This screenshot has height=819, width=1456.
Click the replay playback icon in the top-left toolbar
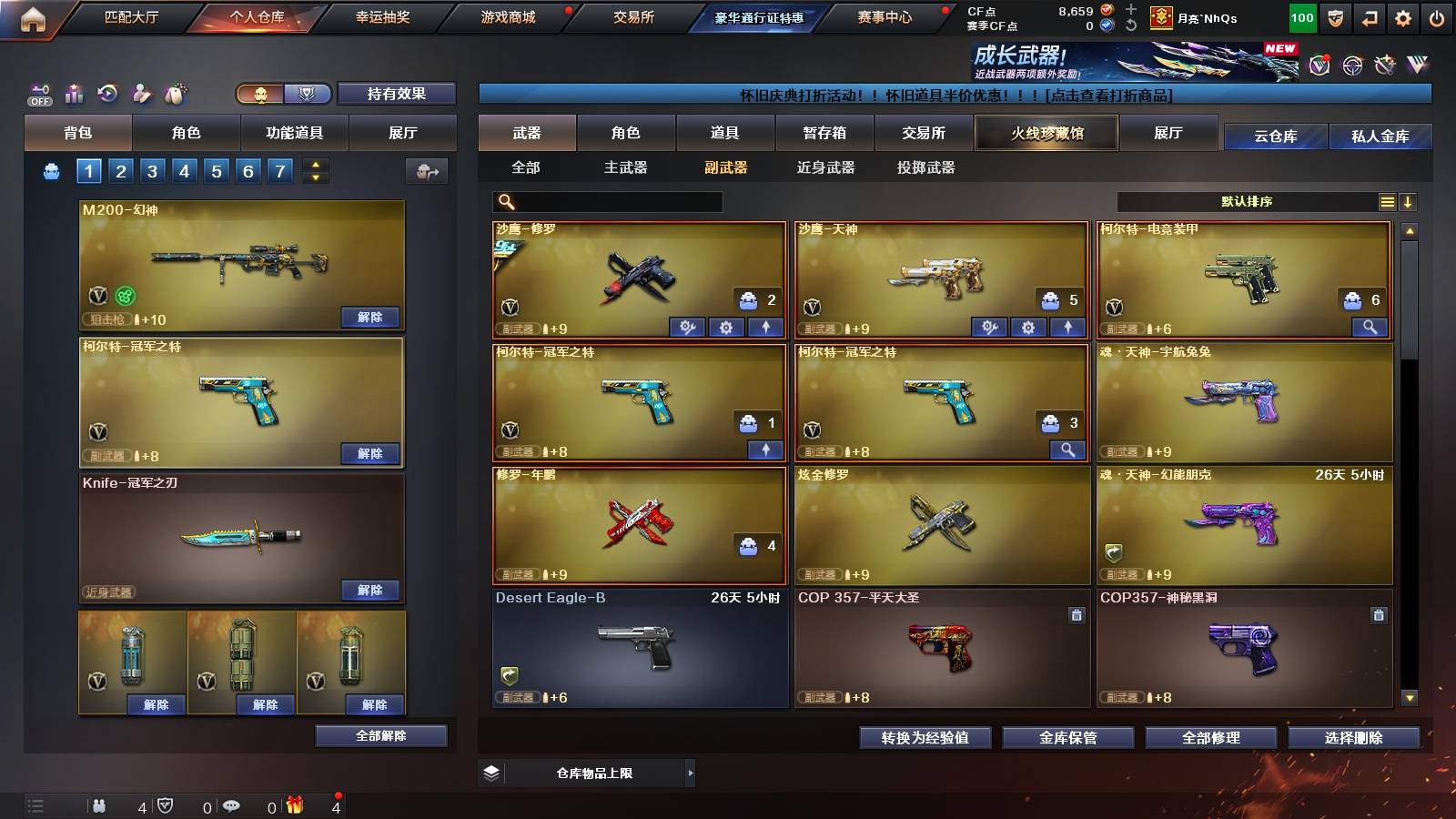pyautogui.click(x=107, y=93)
